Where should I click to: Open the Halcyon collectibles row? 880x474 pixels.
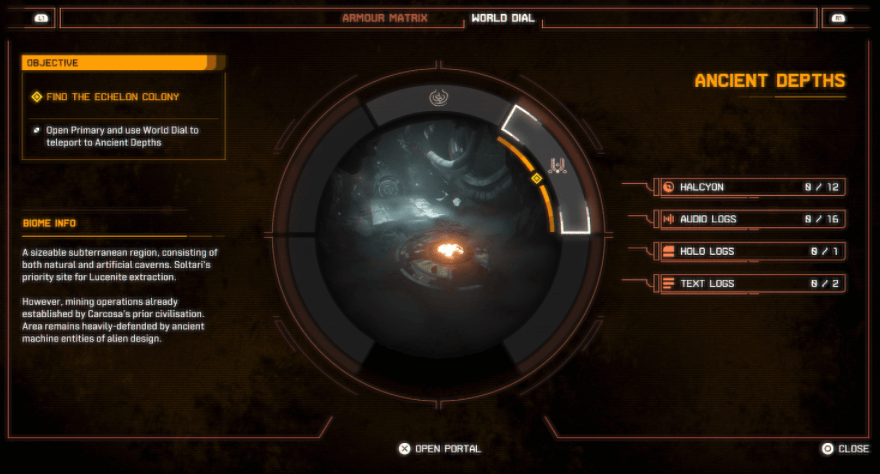point(746,187)
